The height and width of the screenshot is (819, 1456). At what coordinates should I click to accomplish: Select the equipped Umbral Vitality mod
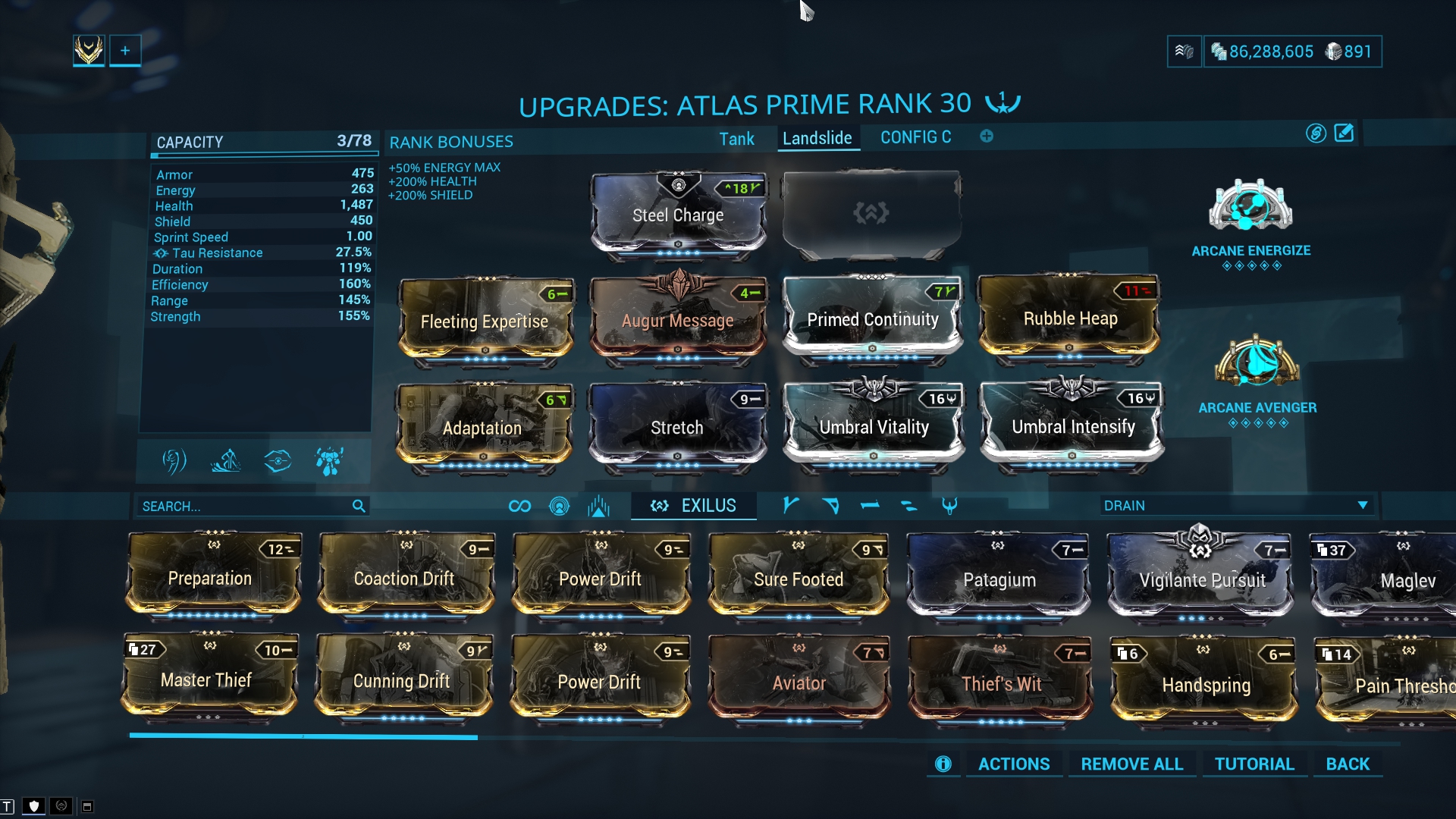click(874, 427)
